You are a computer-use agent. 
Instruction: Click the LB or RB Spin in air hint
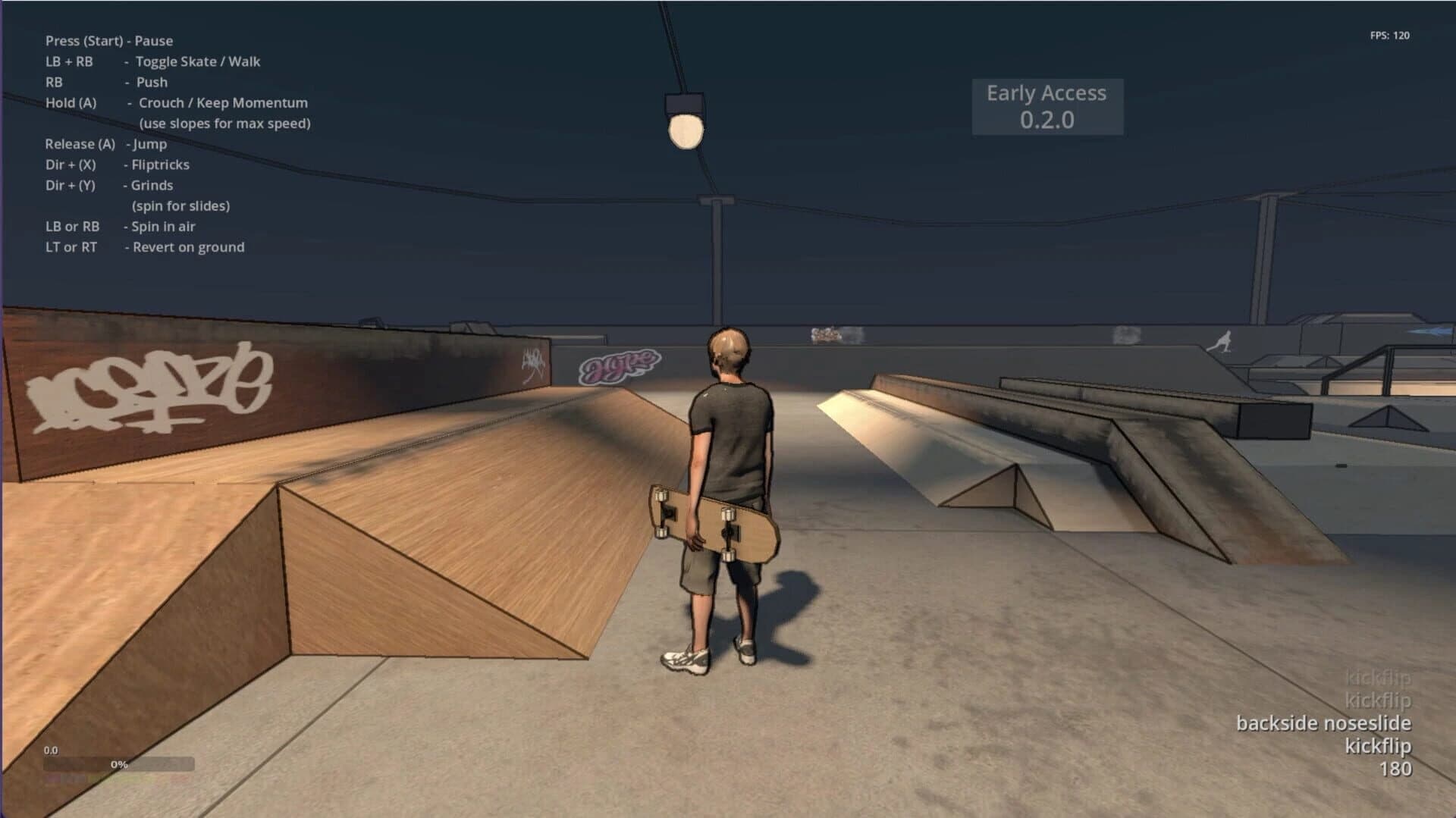point(120,226)
